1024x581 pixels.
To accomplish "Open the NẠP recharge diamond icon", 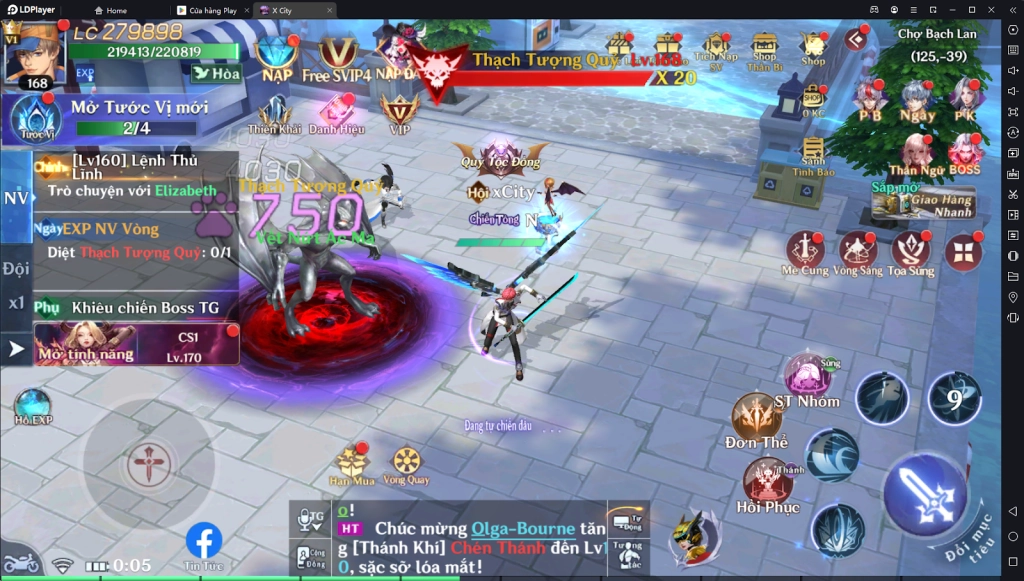I will pyautogui.click(x=276, y=56).
